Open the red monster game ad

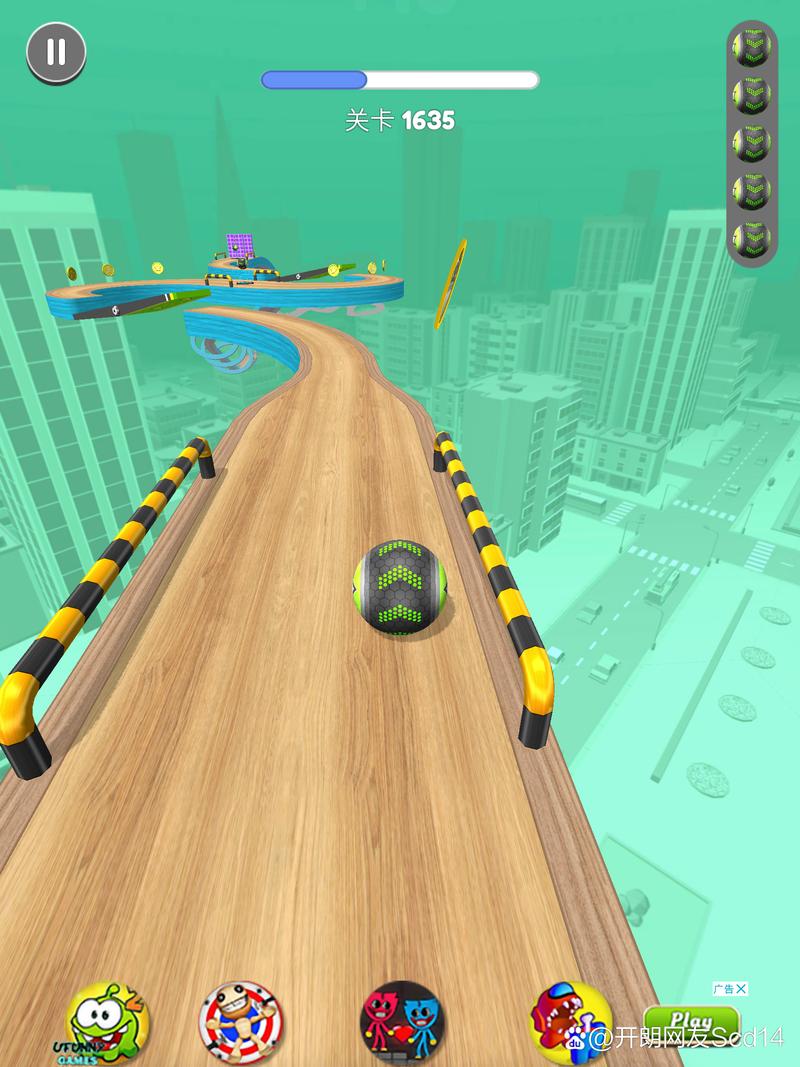pos(570,1022)
